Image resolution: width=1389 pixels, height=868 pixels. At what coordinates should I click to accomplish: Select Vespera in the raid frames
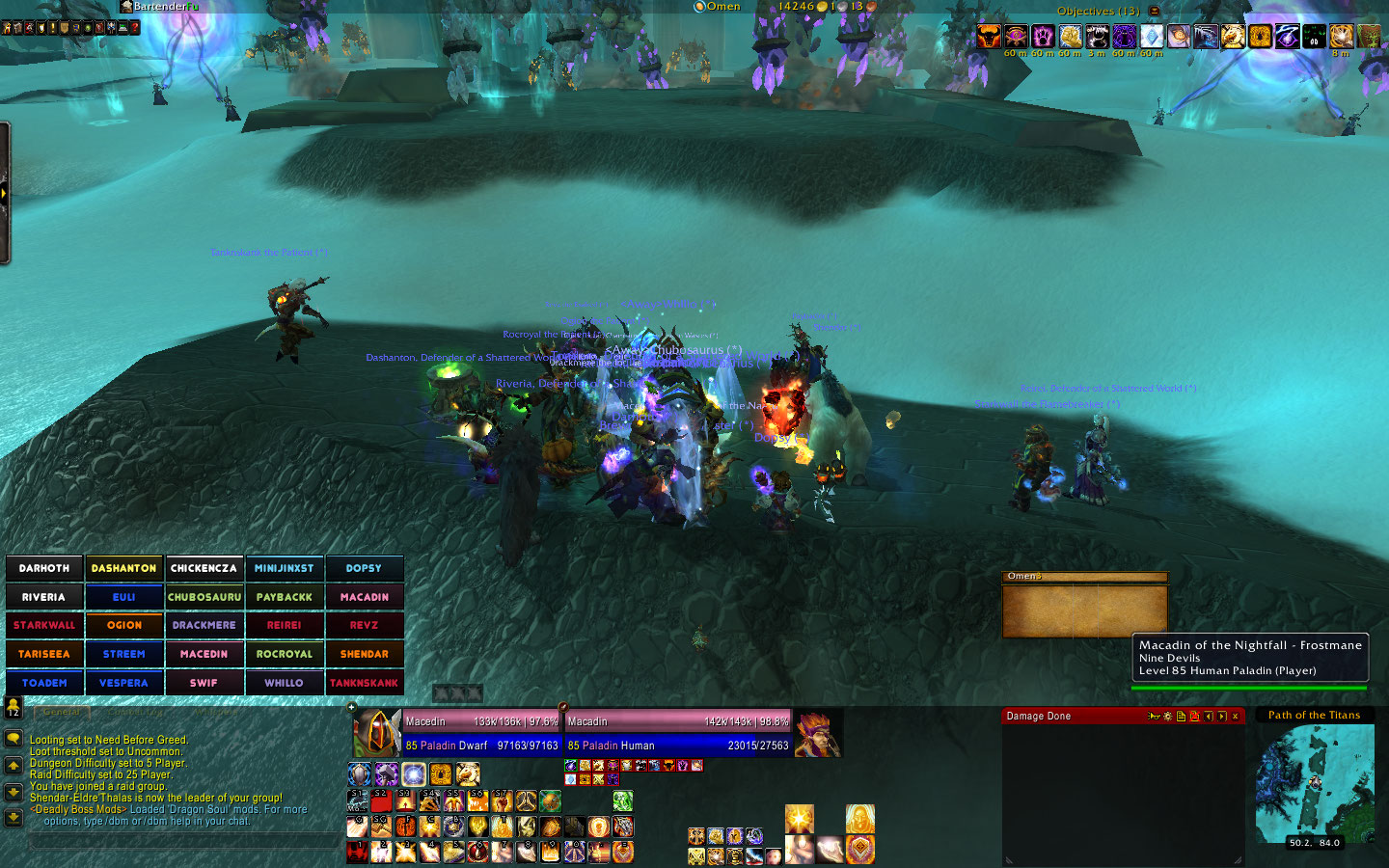pos(124,683)
